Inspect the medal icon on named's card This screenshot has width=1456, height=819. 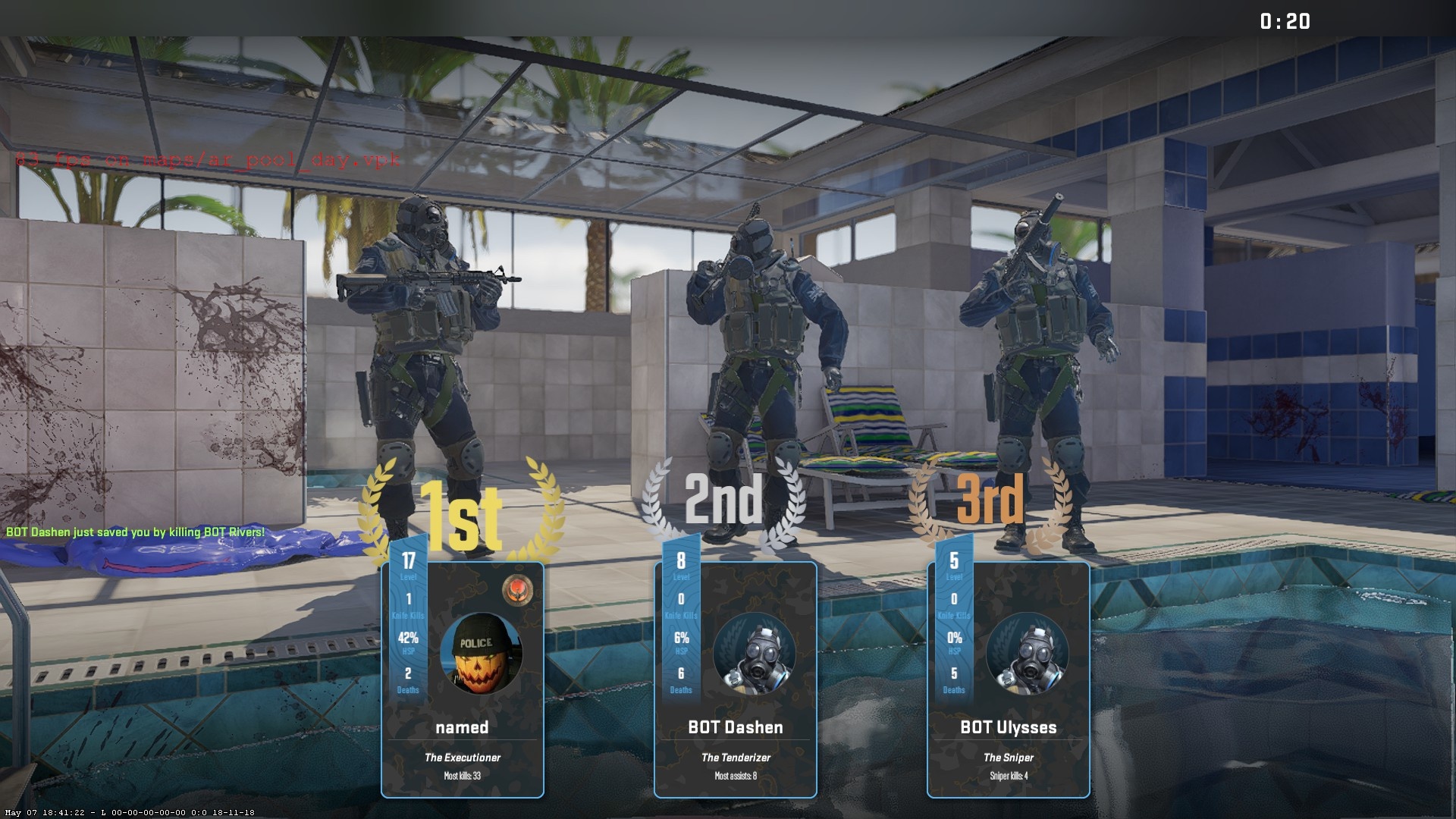(517, 588)
